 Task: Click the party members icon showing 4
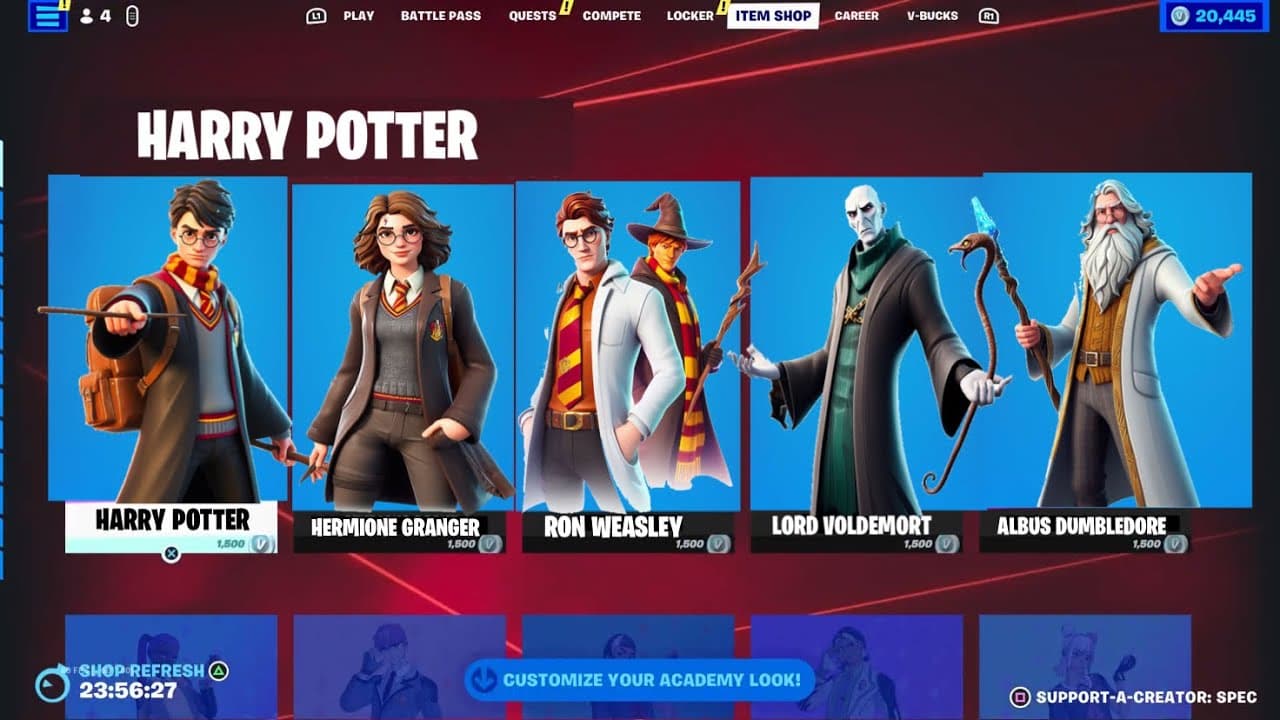pyautogui.click(x=92, y=15)
